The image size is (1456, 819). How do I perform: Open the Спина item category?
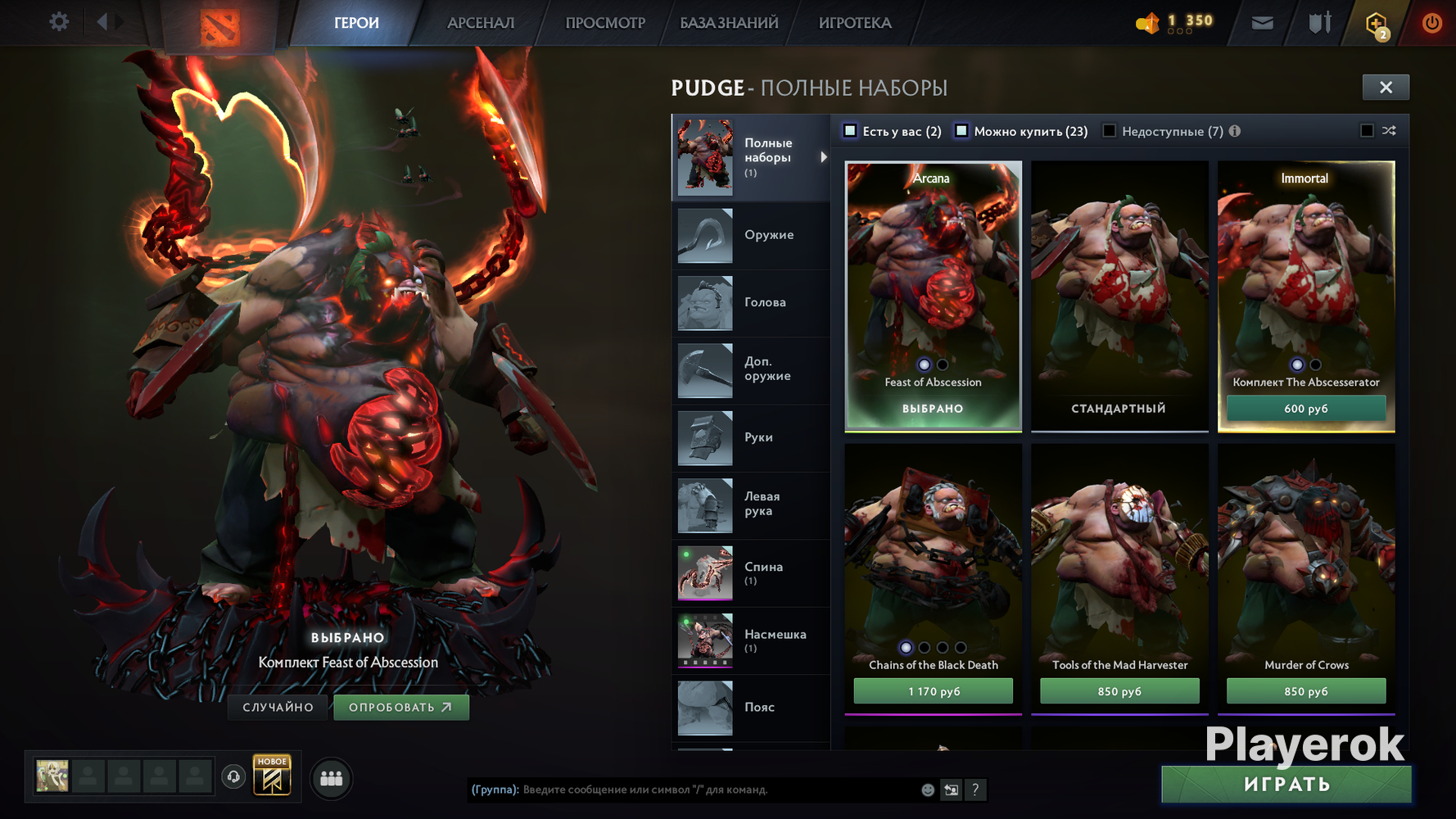(751, 573)
